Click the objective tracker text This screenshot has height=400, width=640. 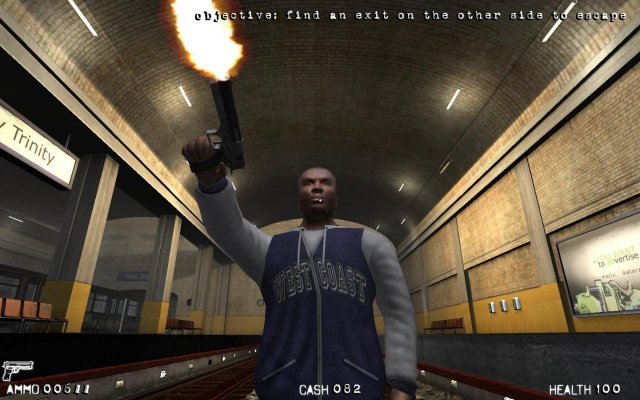[x=398, y=16]
